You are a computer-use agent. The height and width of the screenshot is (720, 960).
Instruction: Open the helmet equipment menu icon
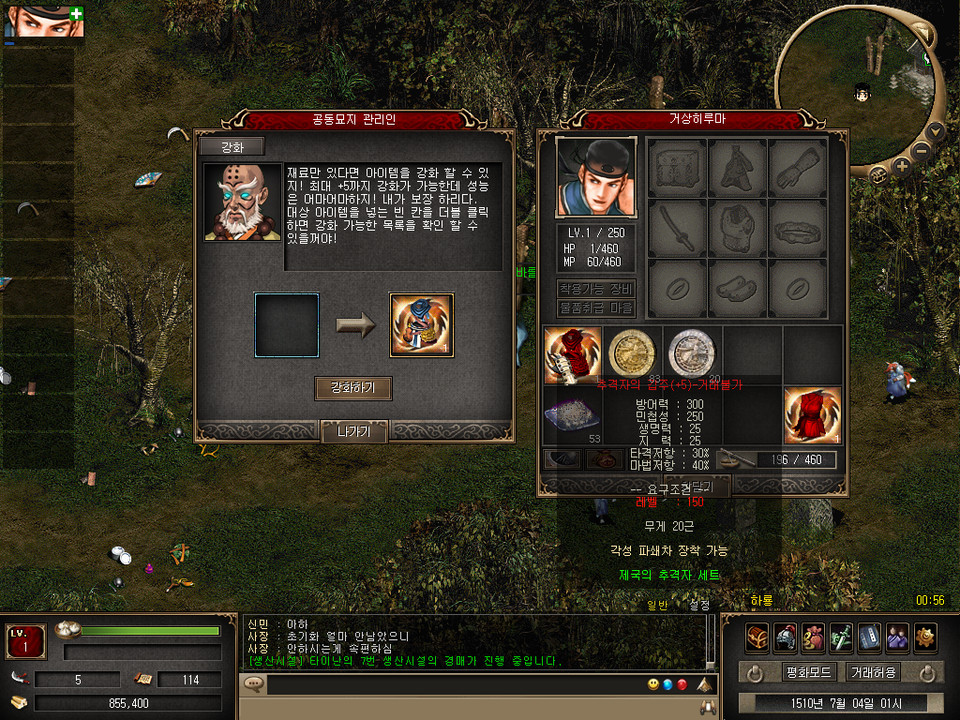coord(785,636)
